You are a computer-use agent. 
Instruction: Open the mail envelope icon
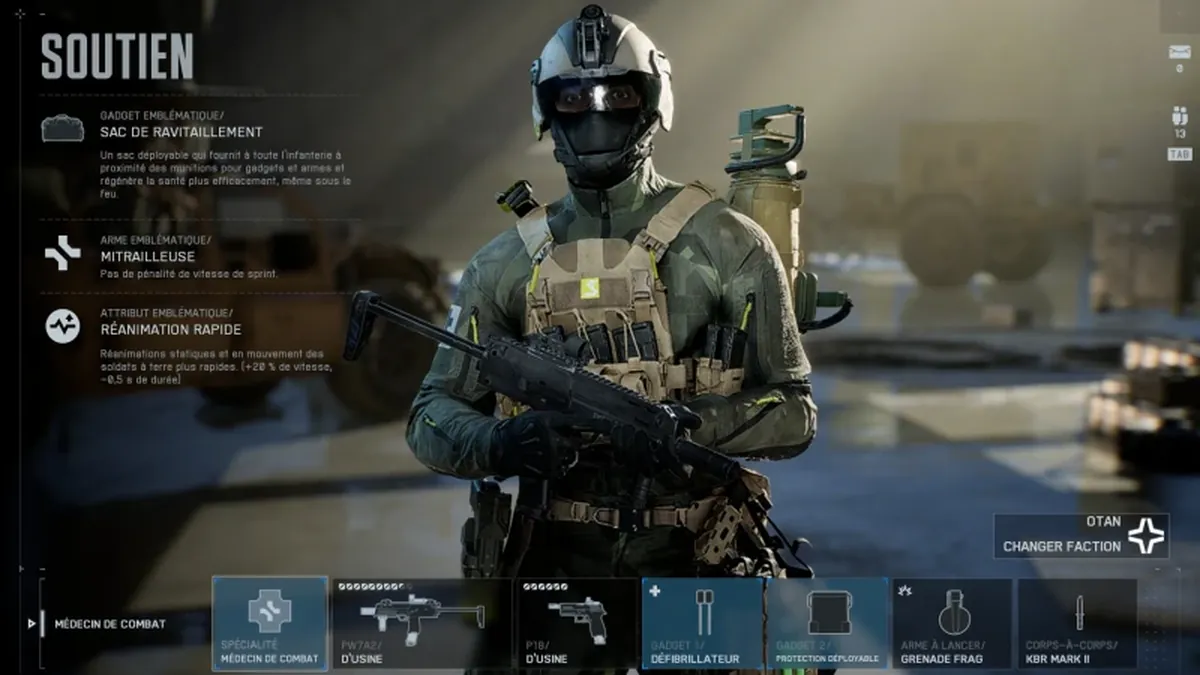1179,52
